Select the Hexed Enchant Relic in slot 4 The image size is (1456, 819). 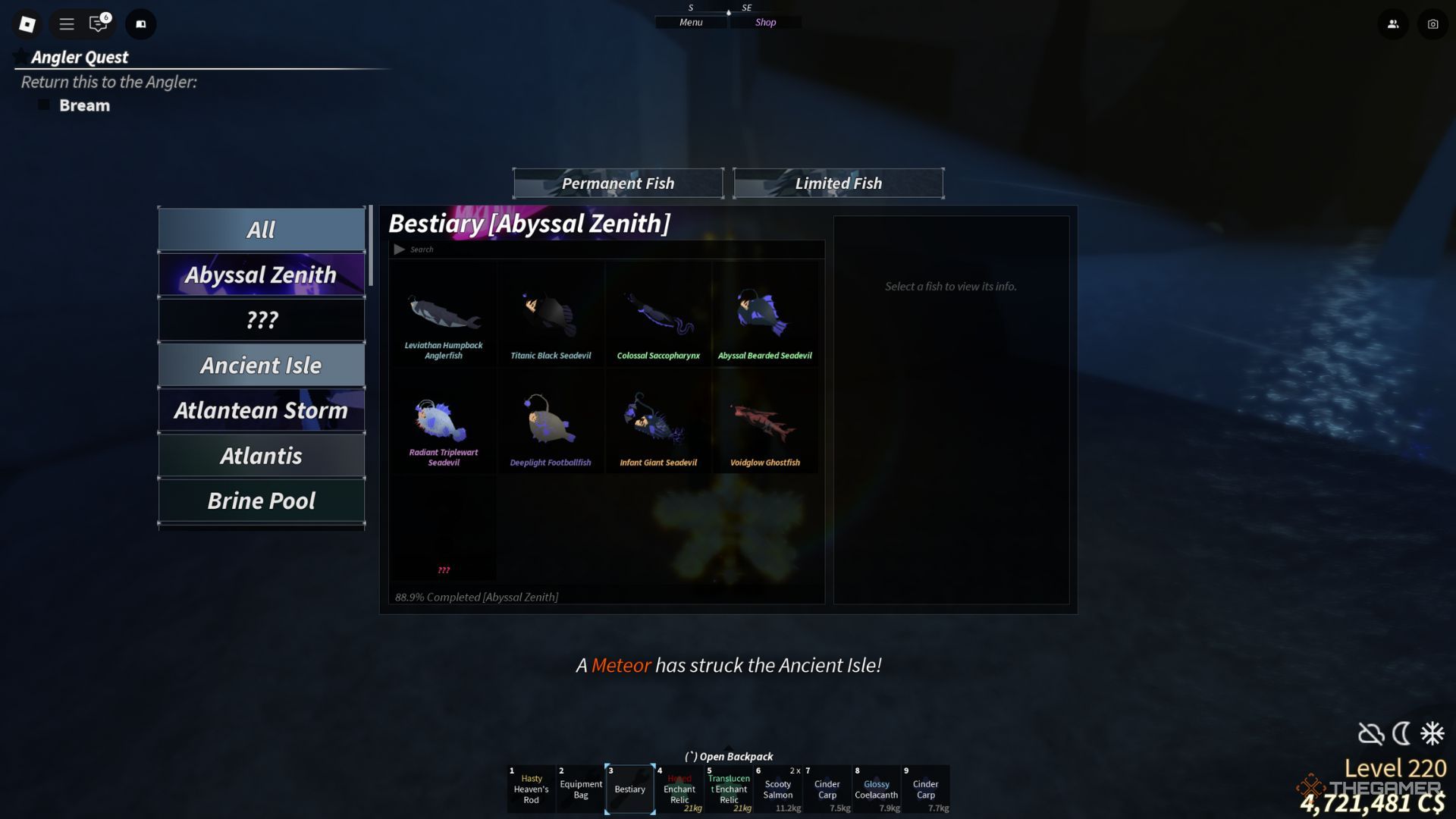click(x=679, y=789)
